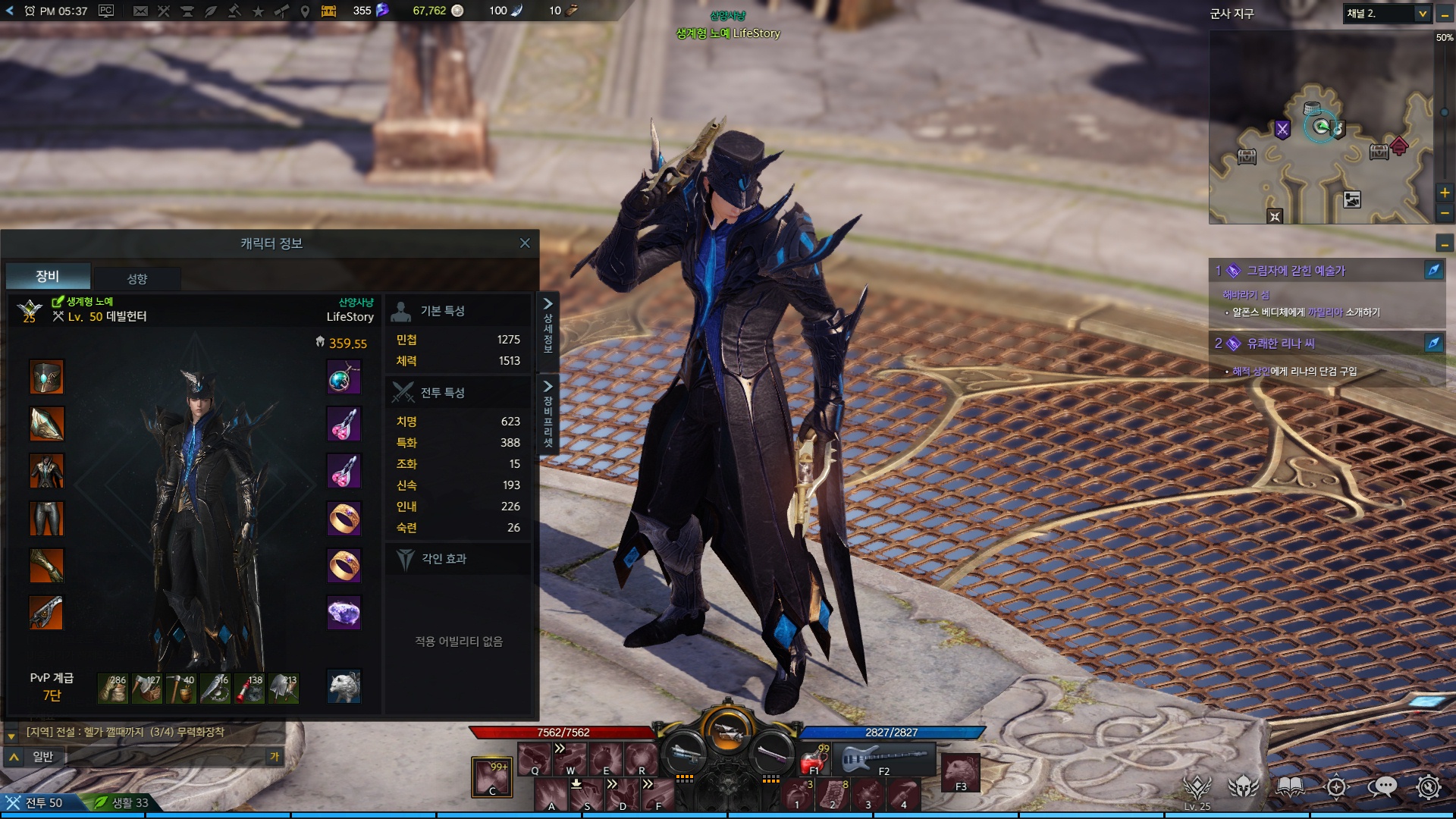Select the weapon equipment slot
This screenshot has height=819, width=1456.
(x=46, y=613)
